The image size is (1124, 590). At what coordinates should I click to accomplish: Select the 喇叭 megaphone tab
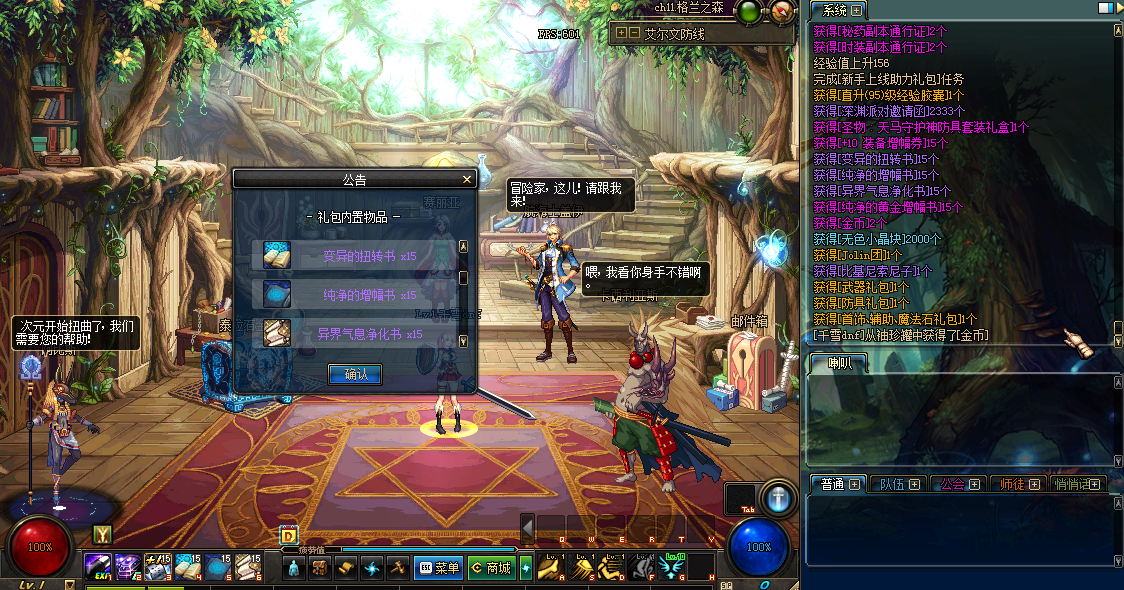tap(838, 363)
